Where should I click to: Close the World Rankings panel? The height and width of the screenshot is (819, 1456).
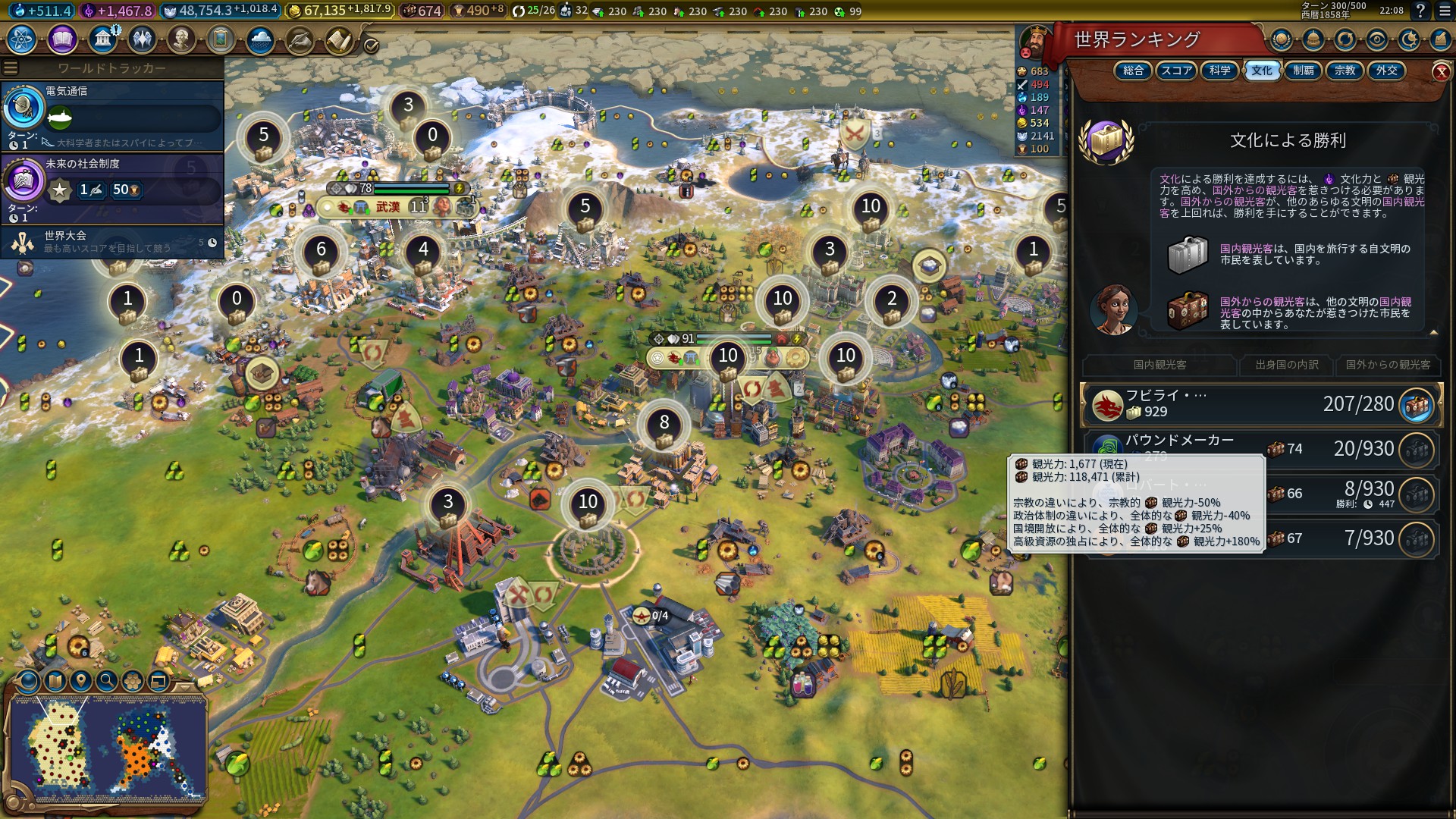pyautogui.click(x=1441, y=72)
